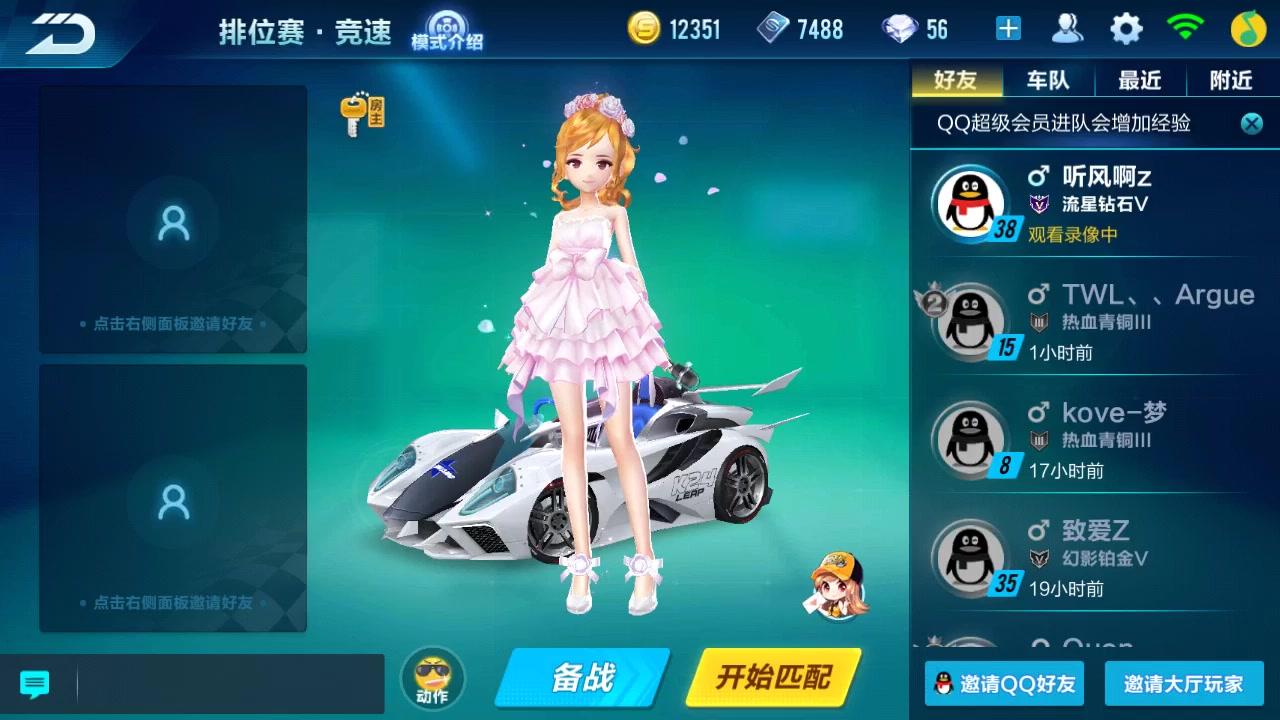The width and height of the screenshot is (1280, 720).
Task: Open the chat message icon at bottom left
Action: pos(34,684)
